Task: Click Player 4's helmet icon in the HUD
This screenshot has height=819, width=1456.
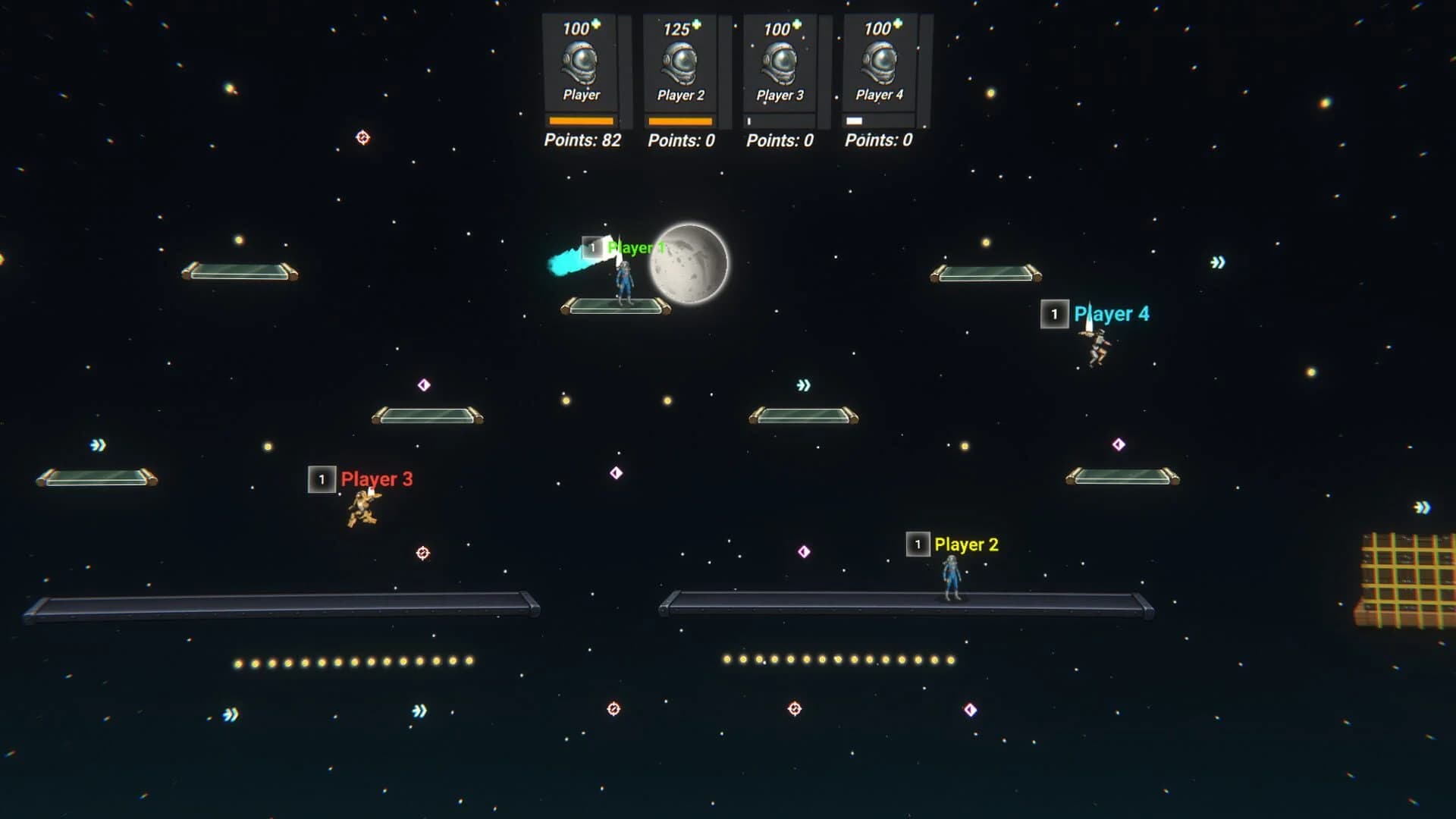Action: pyautogui.click(x=878, y=64)
